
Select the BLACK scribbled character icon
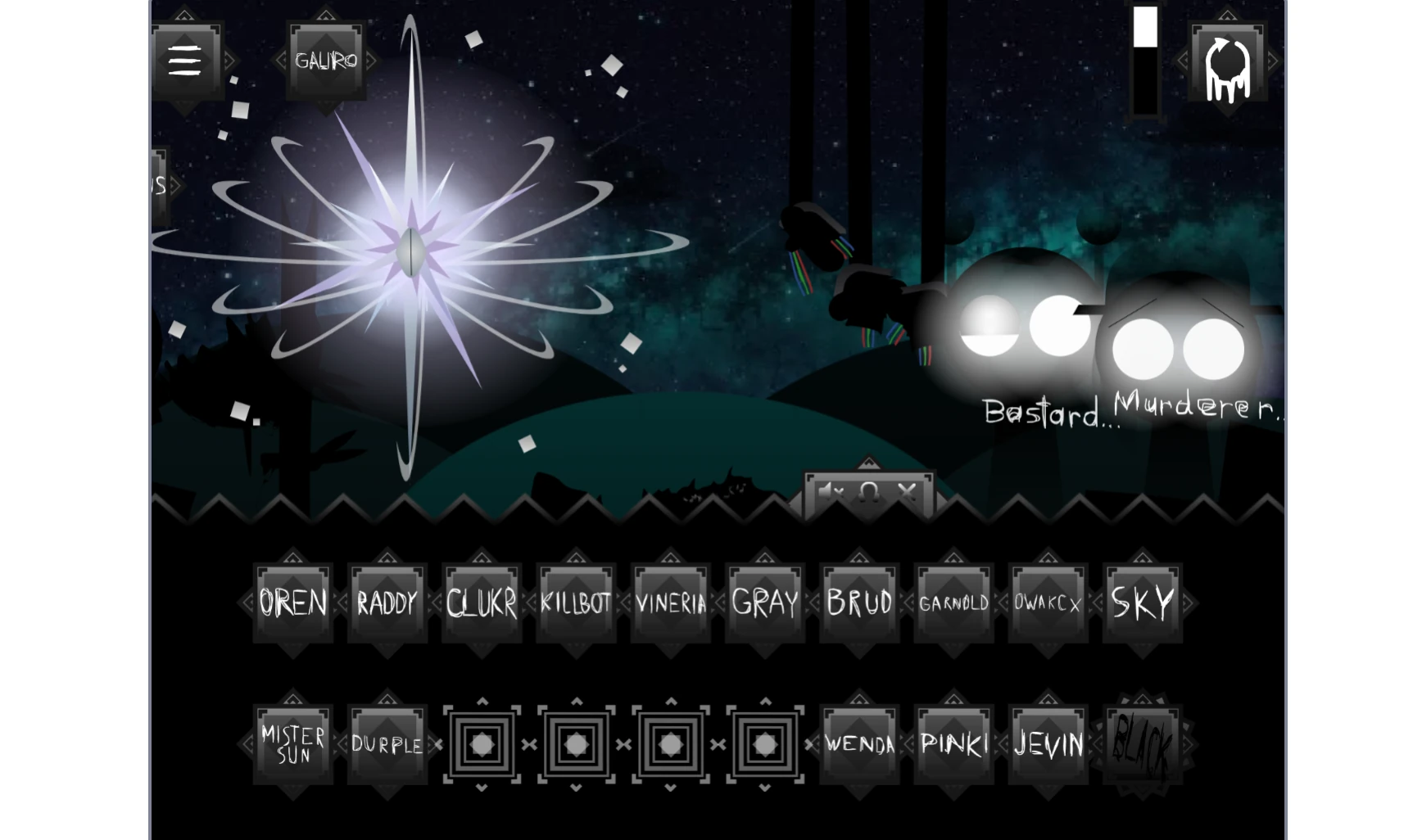(x=1143, y=743)
